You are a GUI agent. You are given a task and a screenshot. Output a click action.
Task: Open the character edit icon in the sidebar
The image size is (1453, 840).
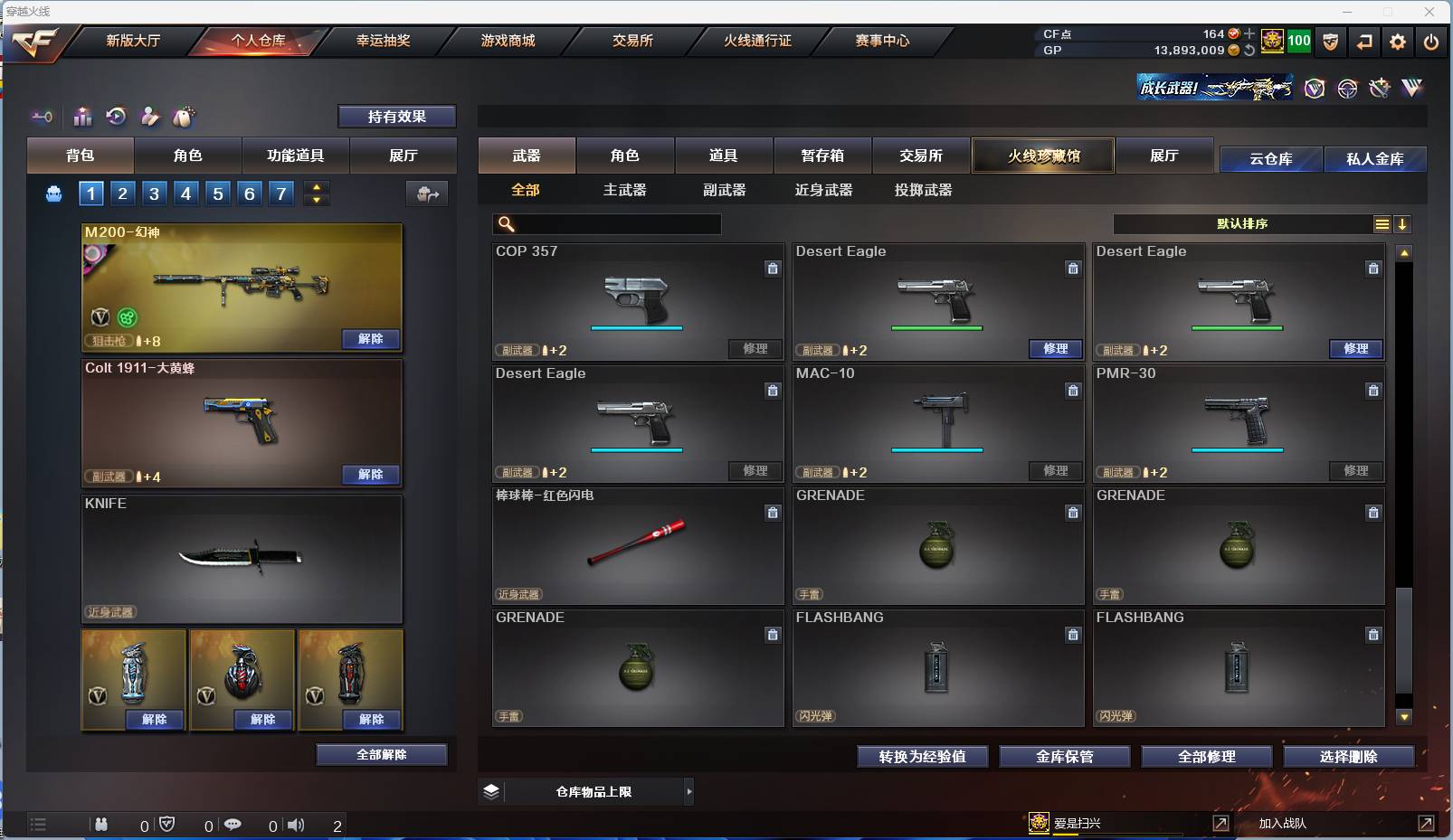(x=150, y=117)
